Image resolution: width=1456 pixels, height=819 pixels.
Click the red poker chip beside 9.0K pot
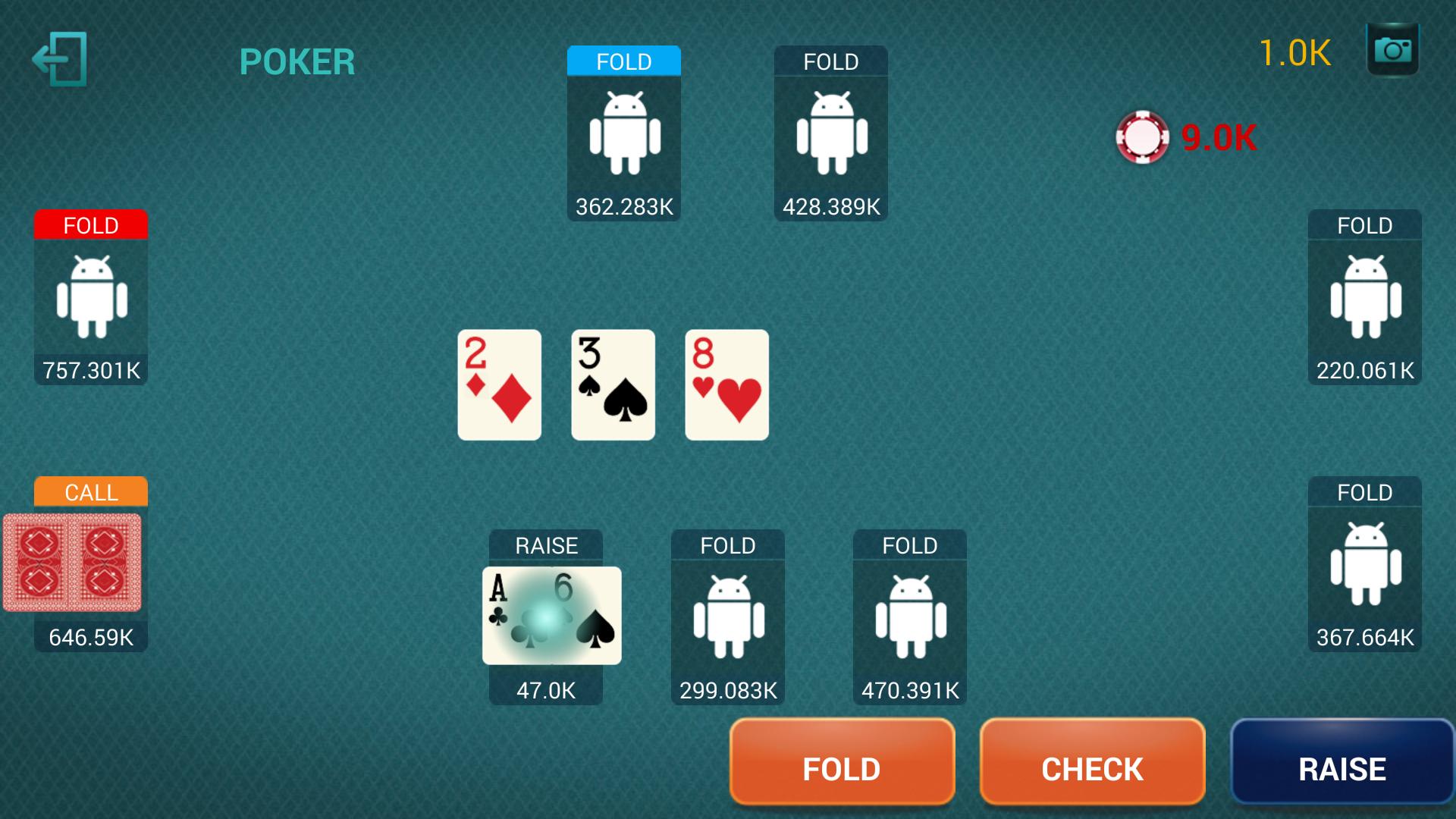pos(1142,139)
